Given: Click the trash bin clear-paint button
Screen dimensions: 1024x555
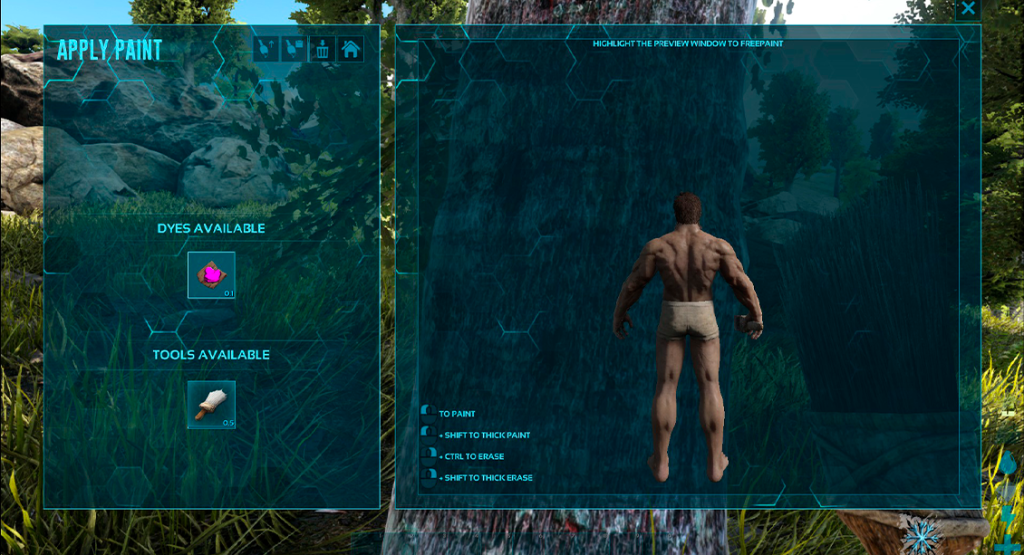Looking at the screenshot, I should tap(322, 48).
